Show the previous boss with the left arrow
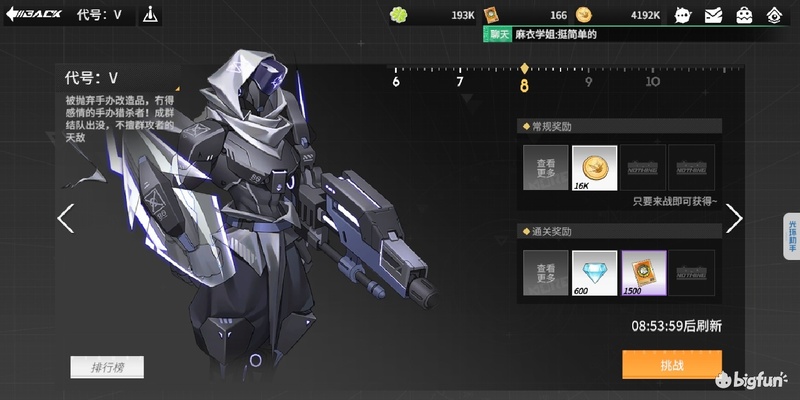This screenshot has height=400, width=800. [65, 218]
